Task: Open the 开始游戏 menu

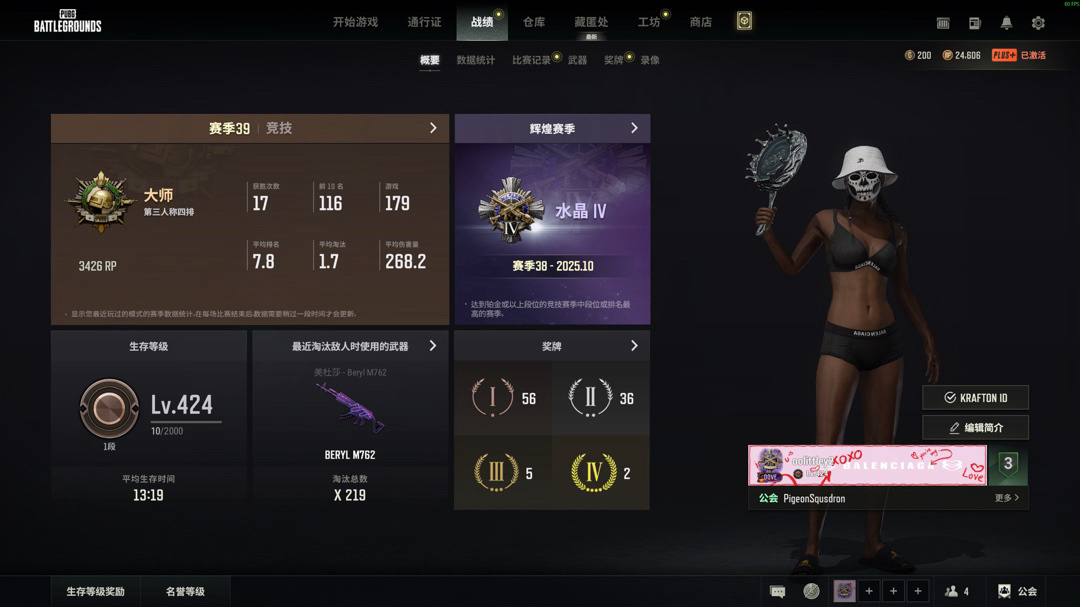Action: tap(355, 22)
